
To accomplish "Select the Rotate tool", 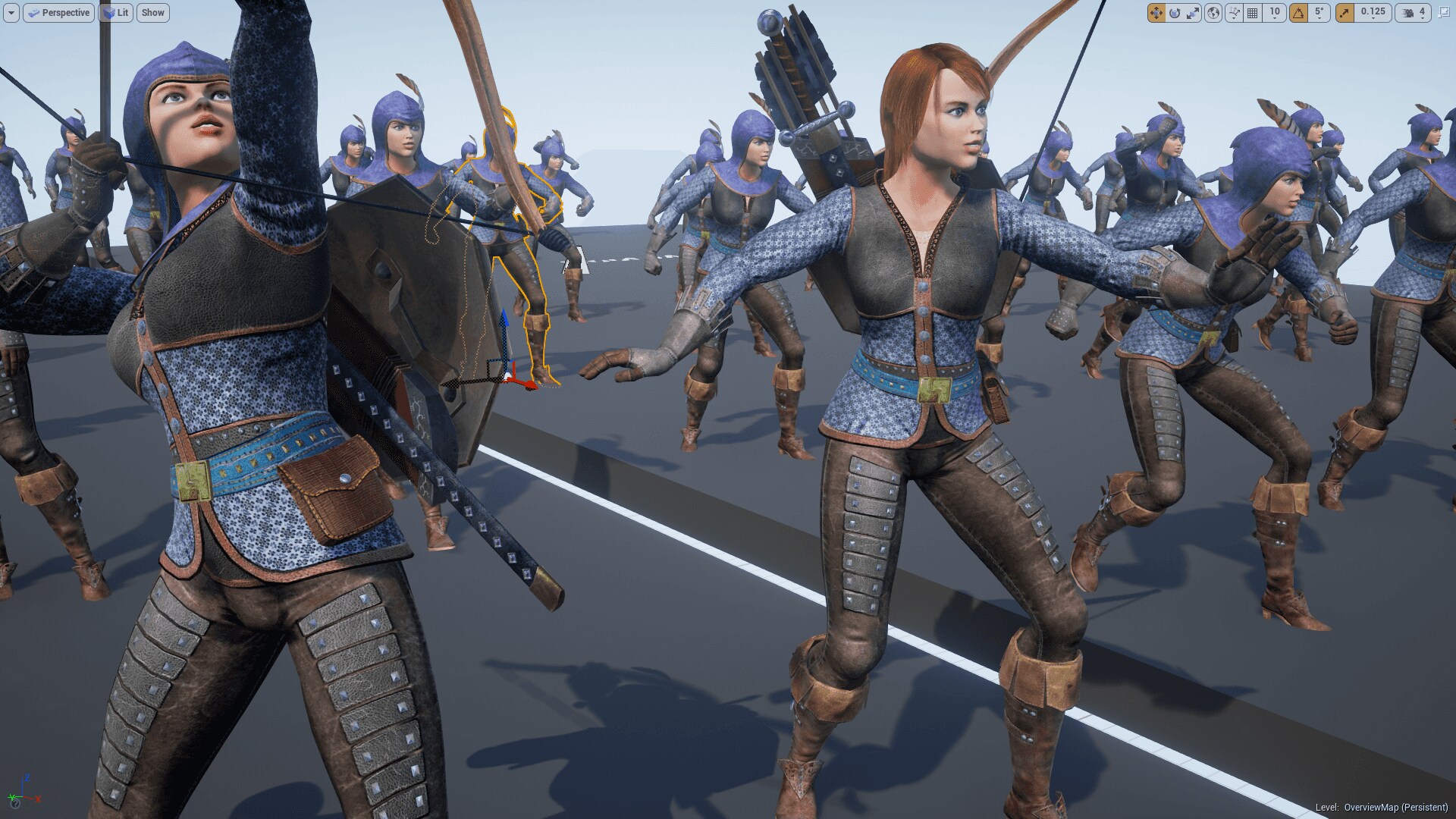I will click(1175, 13).
